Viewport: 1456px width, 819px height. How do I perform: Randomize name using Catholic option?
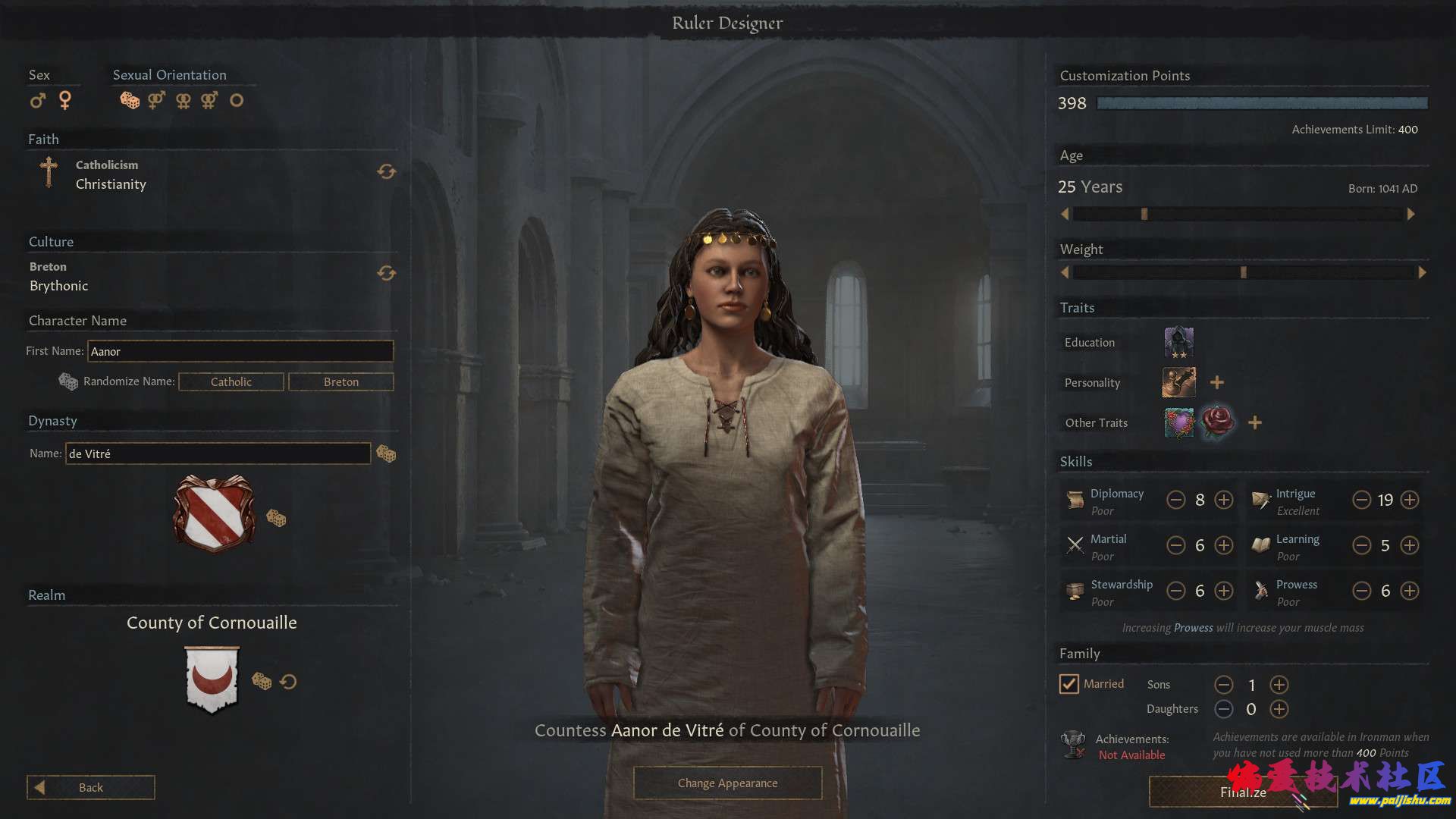coord(231,381)
